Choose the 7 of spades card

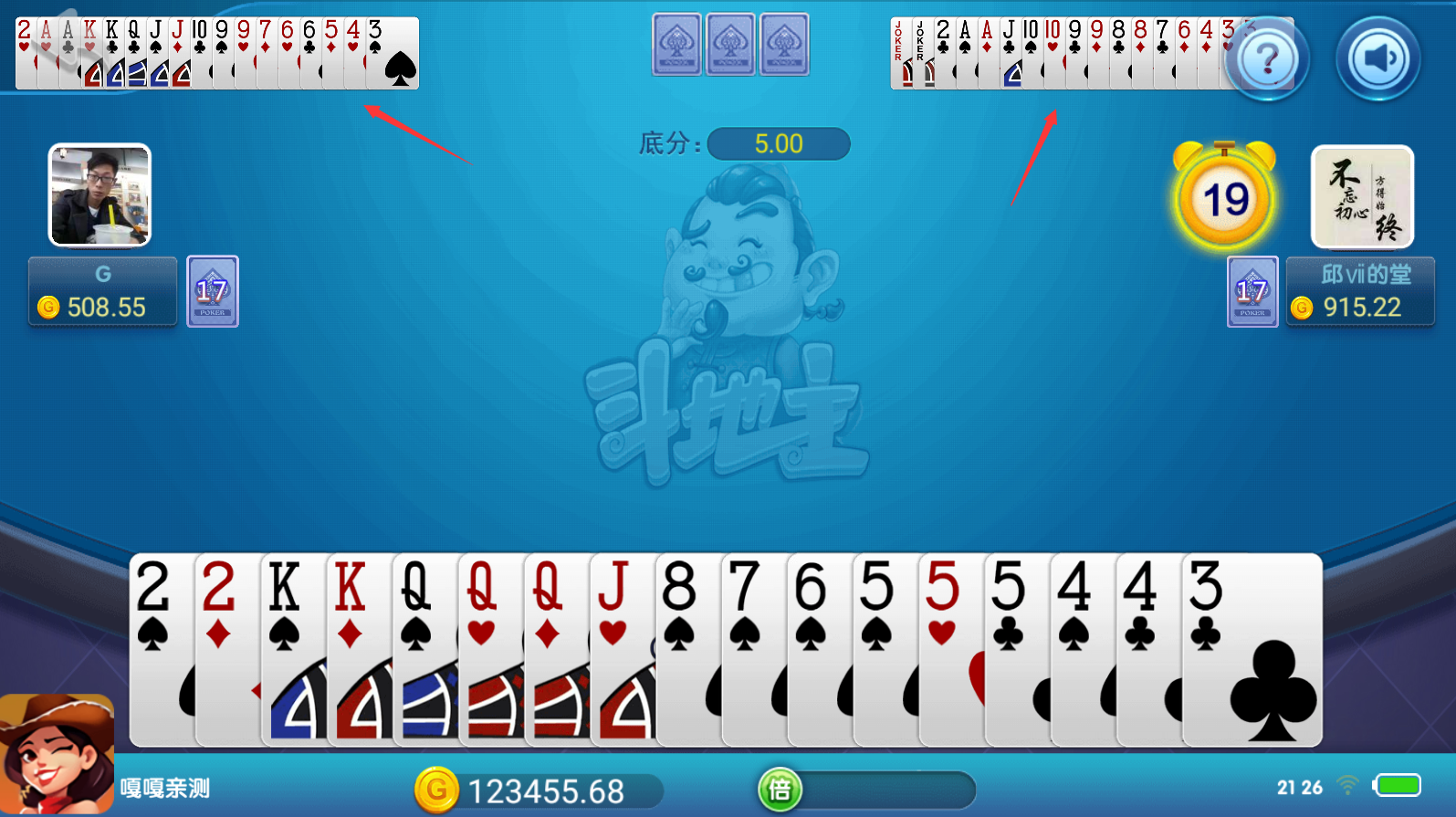tap(753, 648)
